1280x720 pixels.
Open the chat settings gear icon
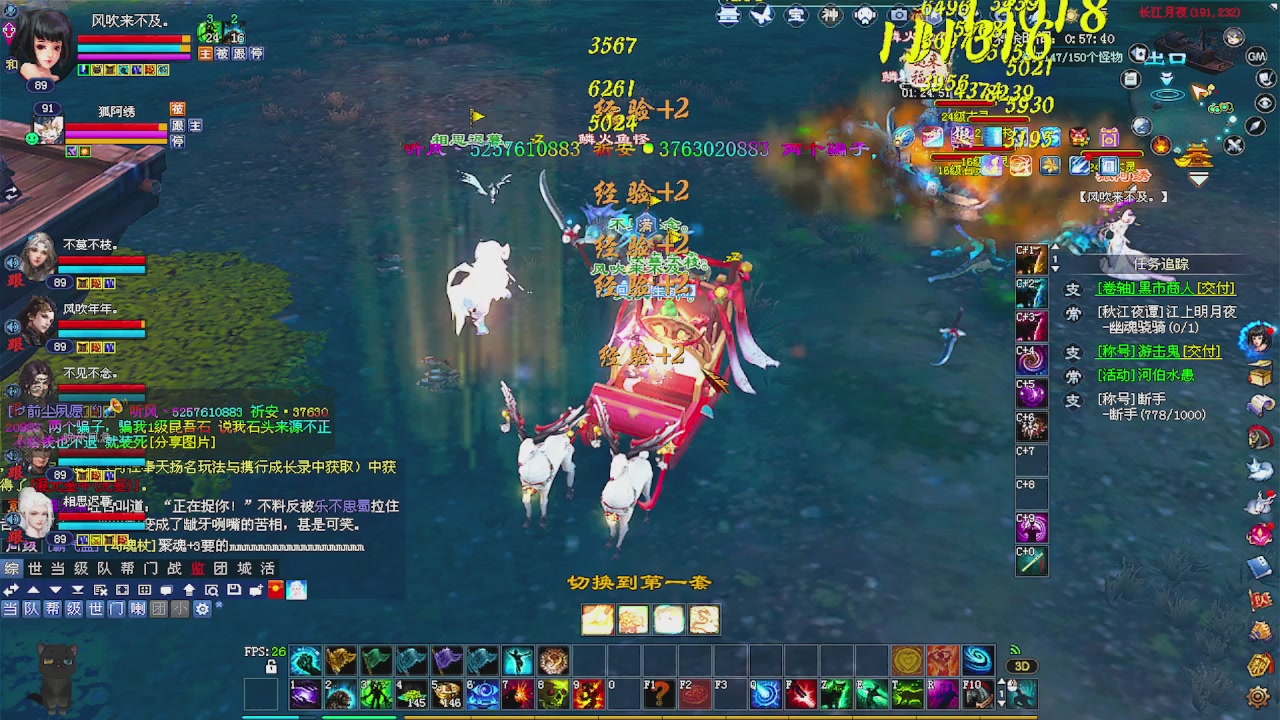coord(204,610)
